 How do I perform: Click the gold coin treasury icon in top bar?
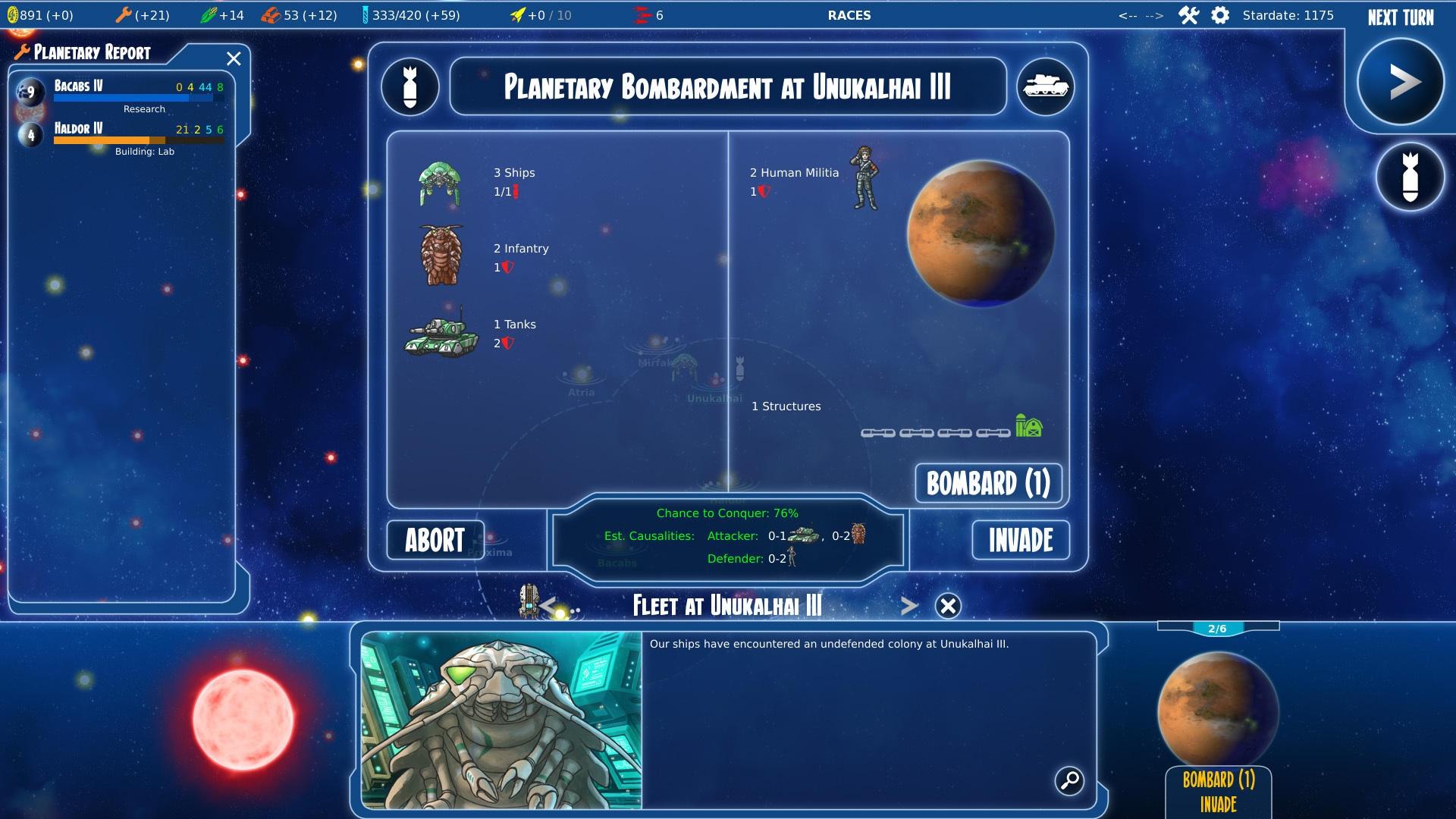point(14,13)
